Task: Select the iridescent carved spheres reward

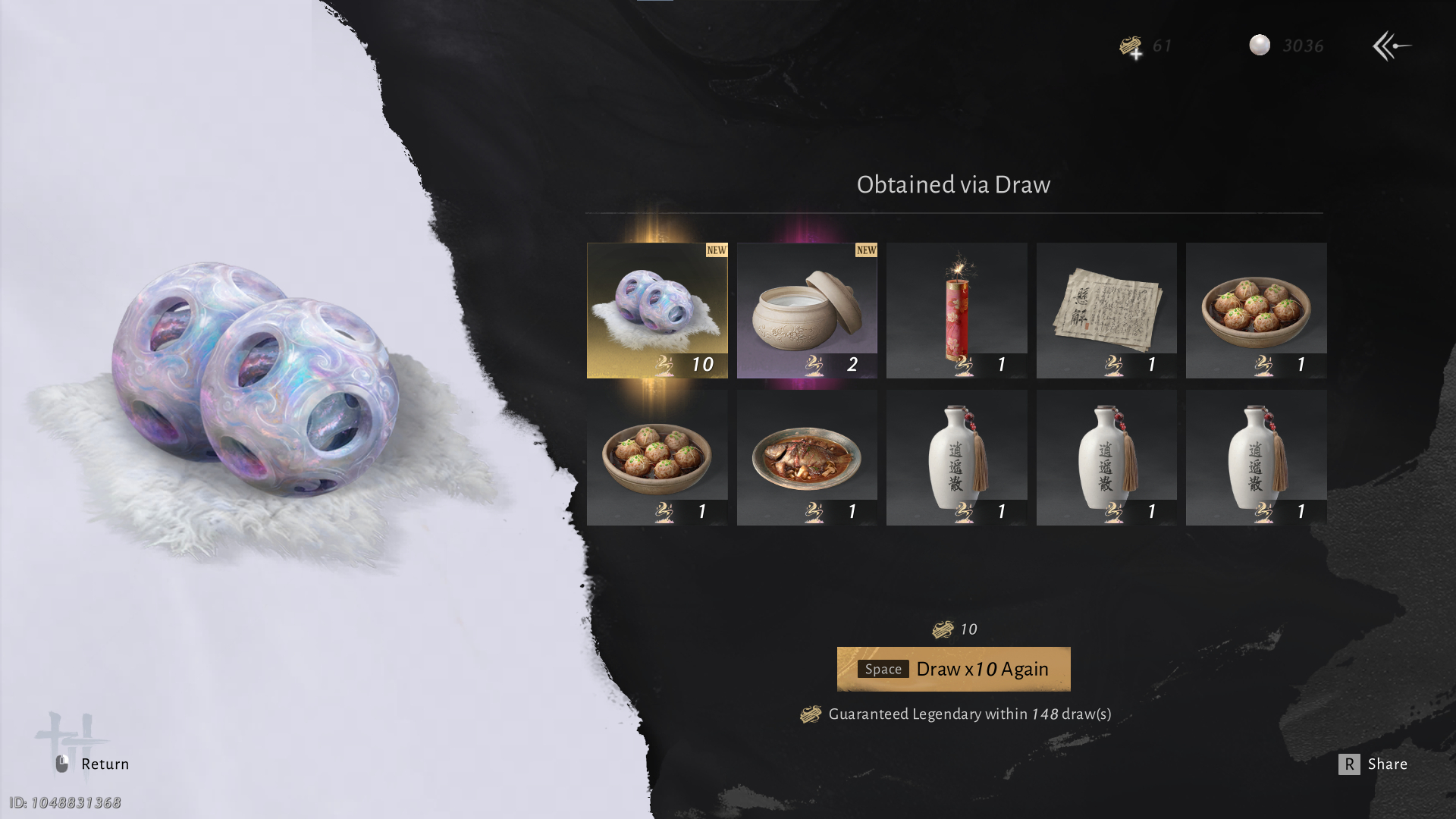Action: (x=657, y=310)
